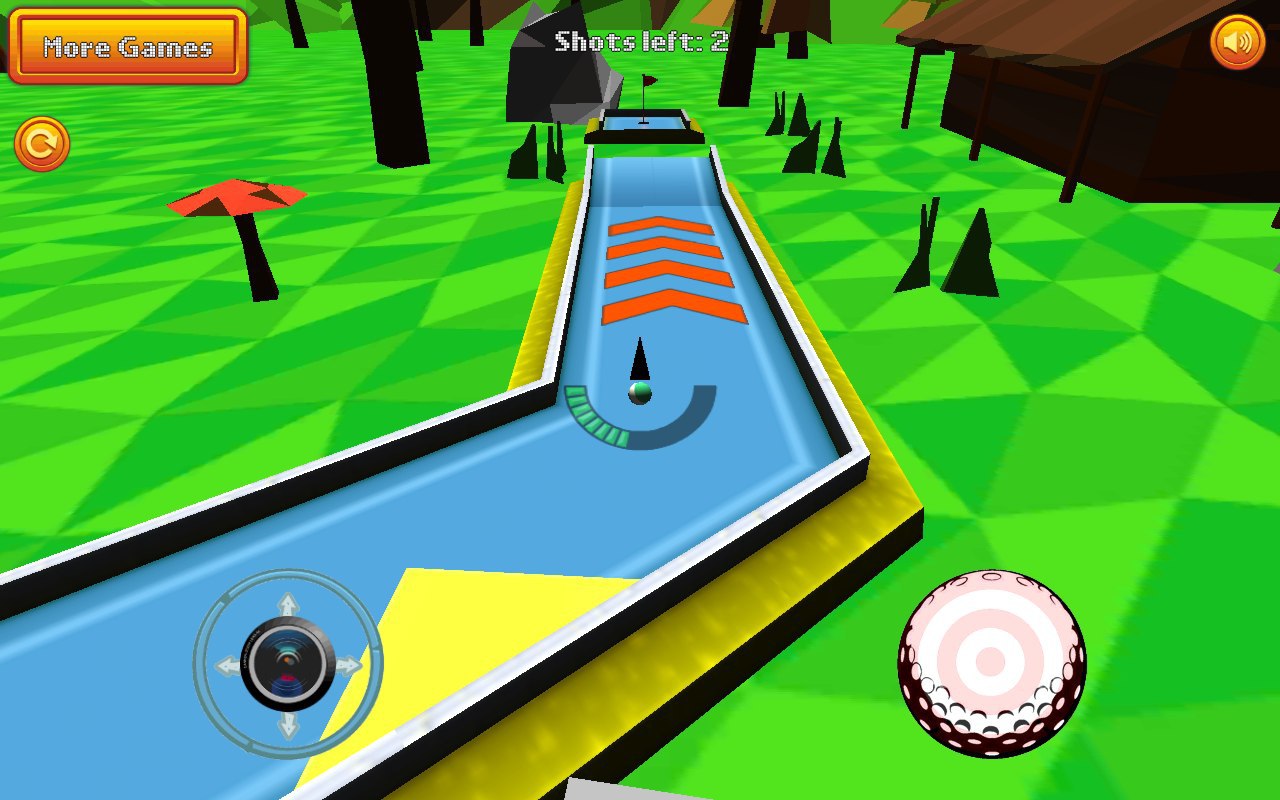Tilt camera using the joystick's down arrow

pos(288,724)
